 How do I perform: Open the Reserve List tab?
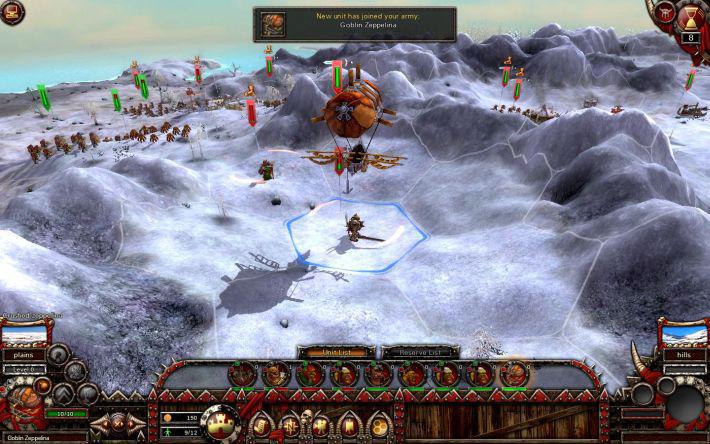[x=420, y=352]
